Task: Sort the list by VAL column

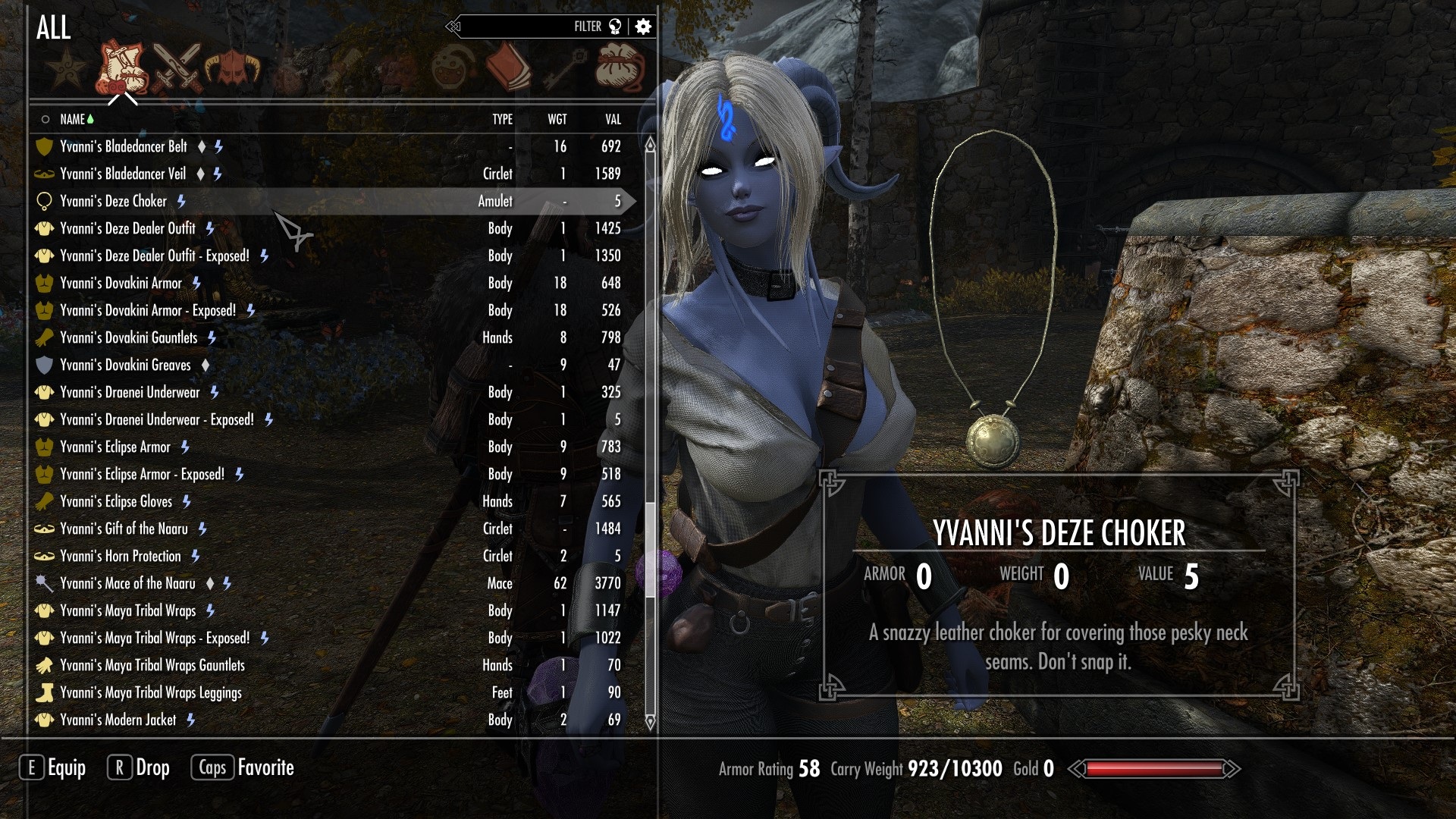Action: point(613,119)
